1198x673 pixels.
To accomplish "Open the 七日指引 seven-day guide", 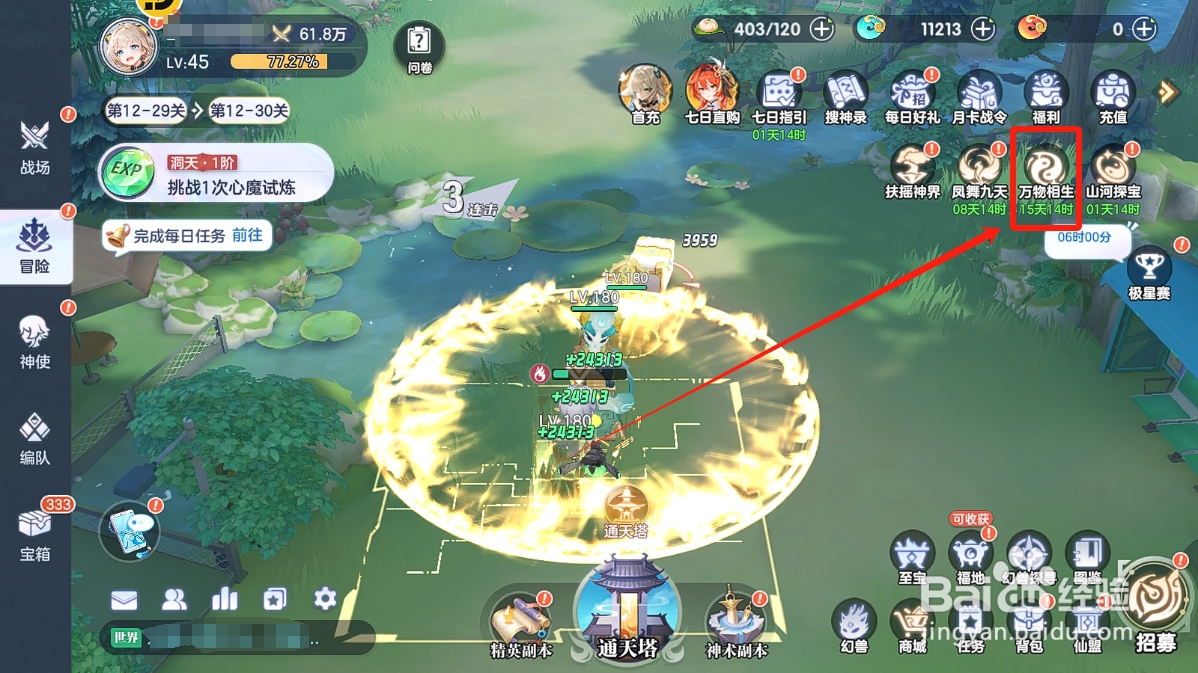I will (779, 97).
